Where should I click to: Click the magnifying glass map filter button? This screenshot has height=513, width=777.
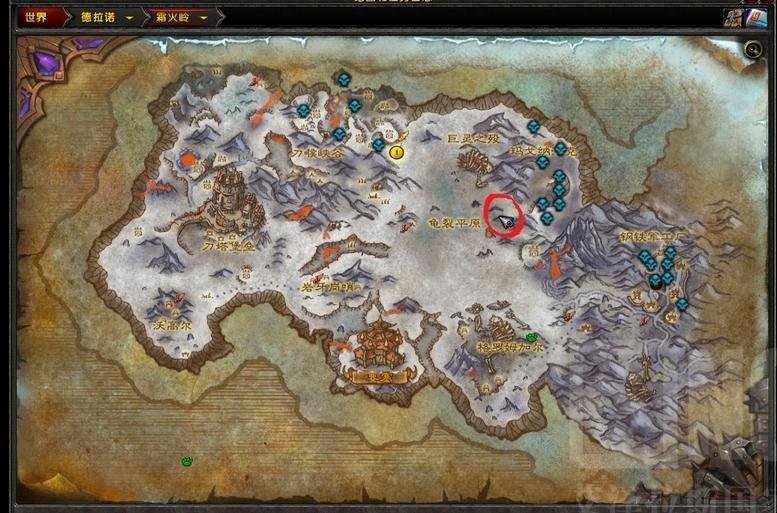[753, 49]
